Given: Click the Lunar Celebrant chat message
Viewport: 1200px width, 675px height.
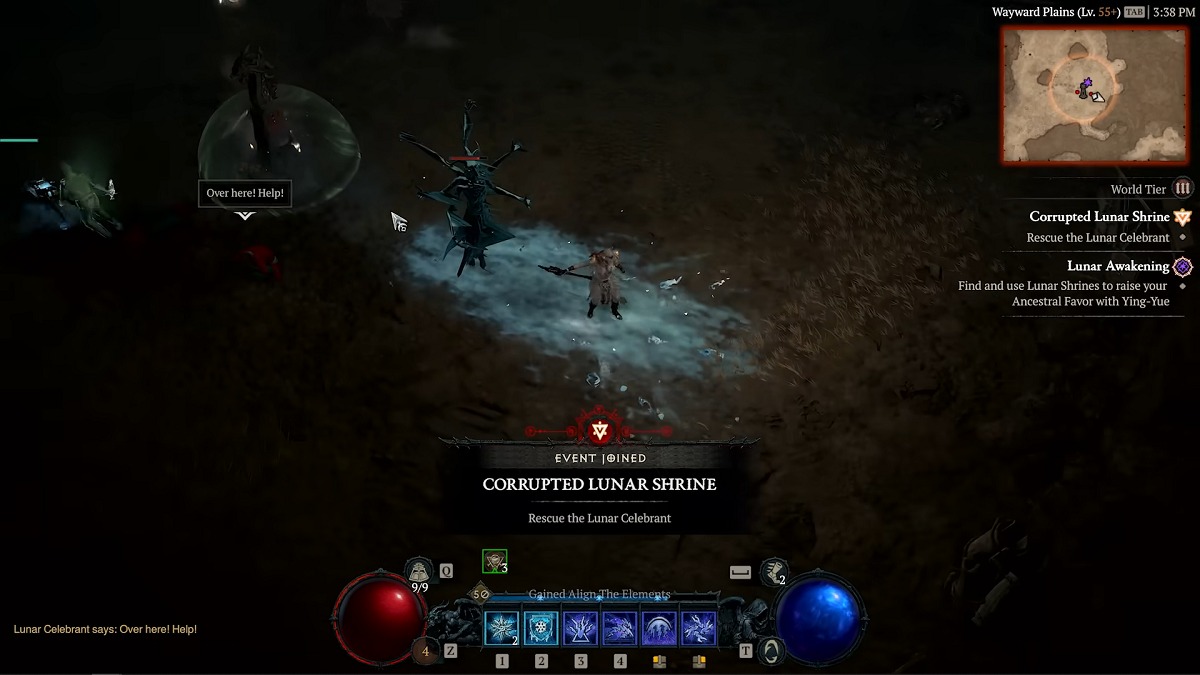Looking at the screenshot, I should coord(105,629).
